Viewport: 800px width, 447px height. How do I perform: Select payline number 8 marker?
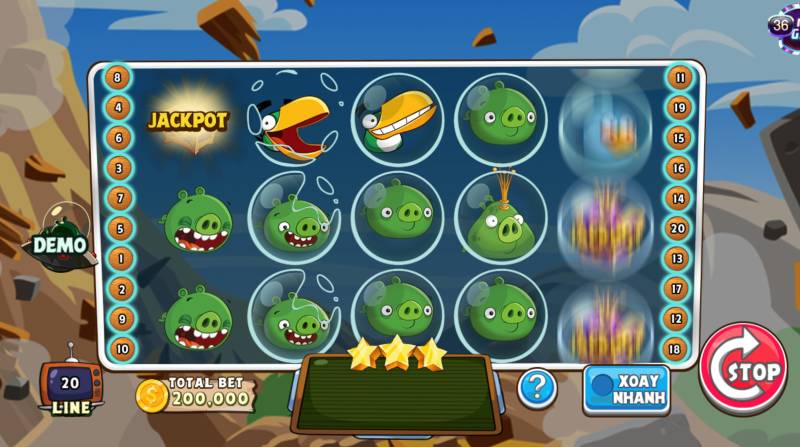119,76
